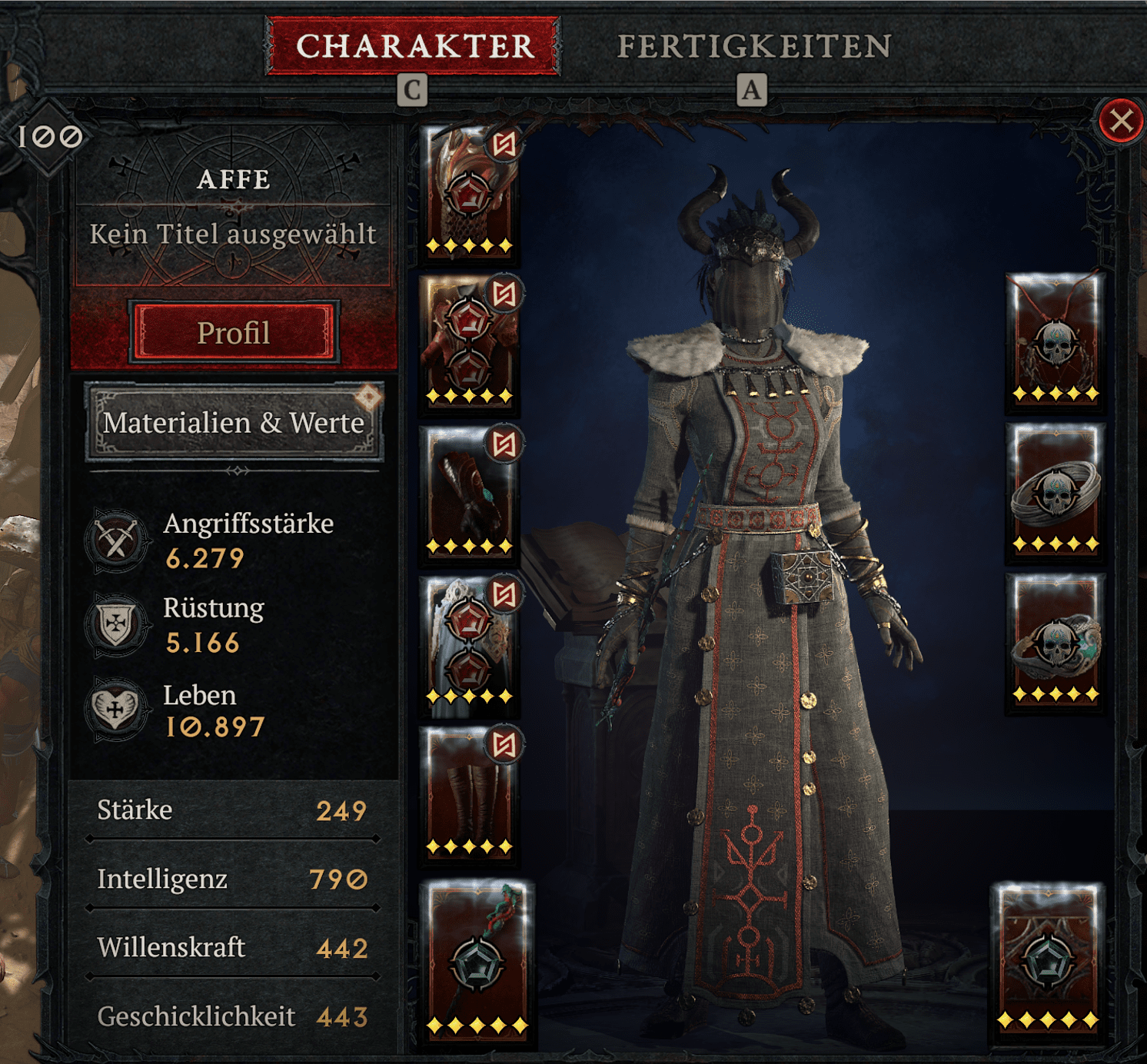This screenshot has height=1064, width=1147.
Task: Choose the equipped gloves slot
Action: (470, 492)
